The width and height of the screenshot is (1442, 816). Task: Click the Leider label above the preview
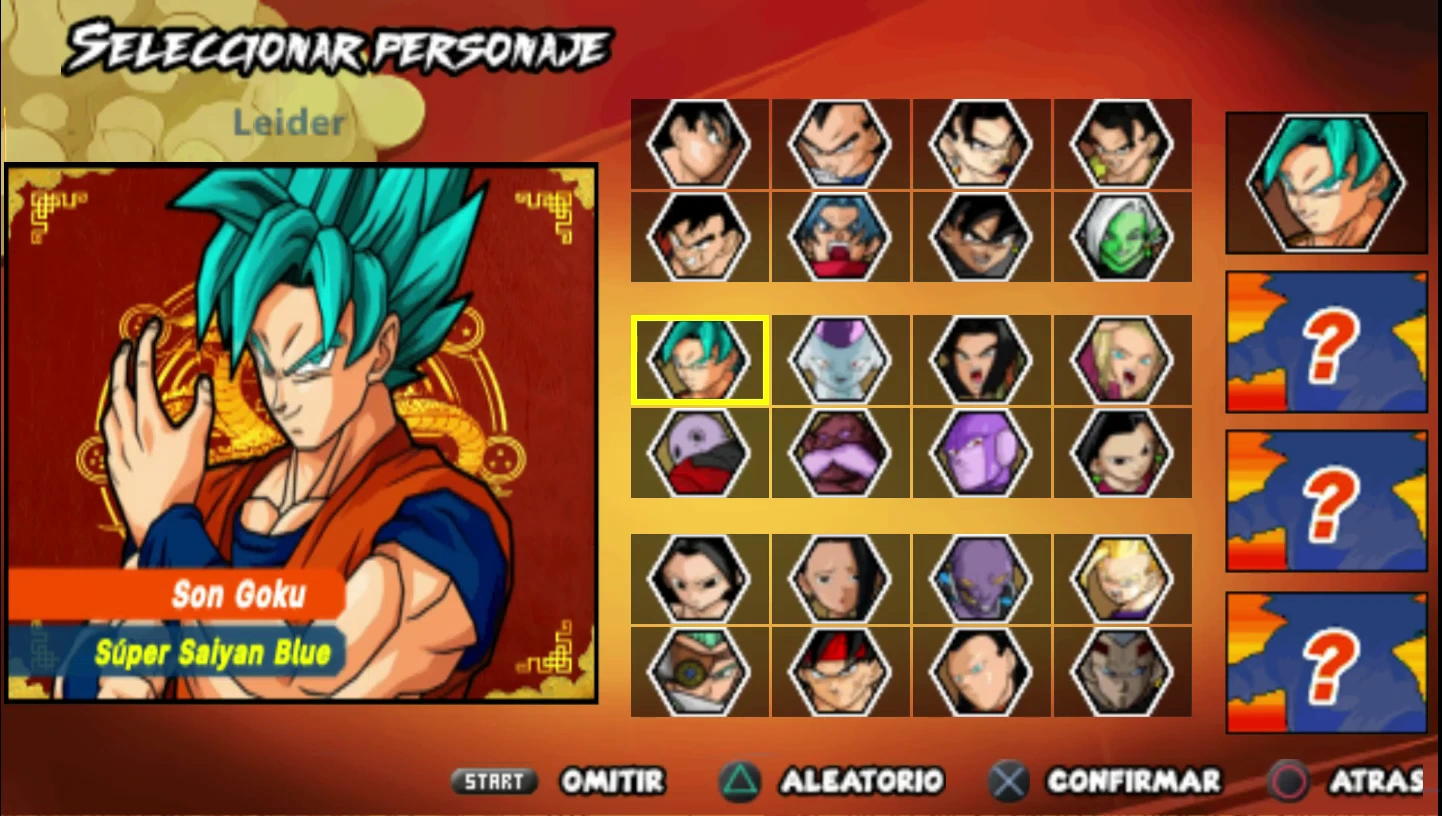[290, 124]
